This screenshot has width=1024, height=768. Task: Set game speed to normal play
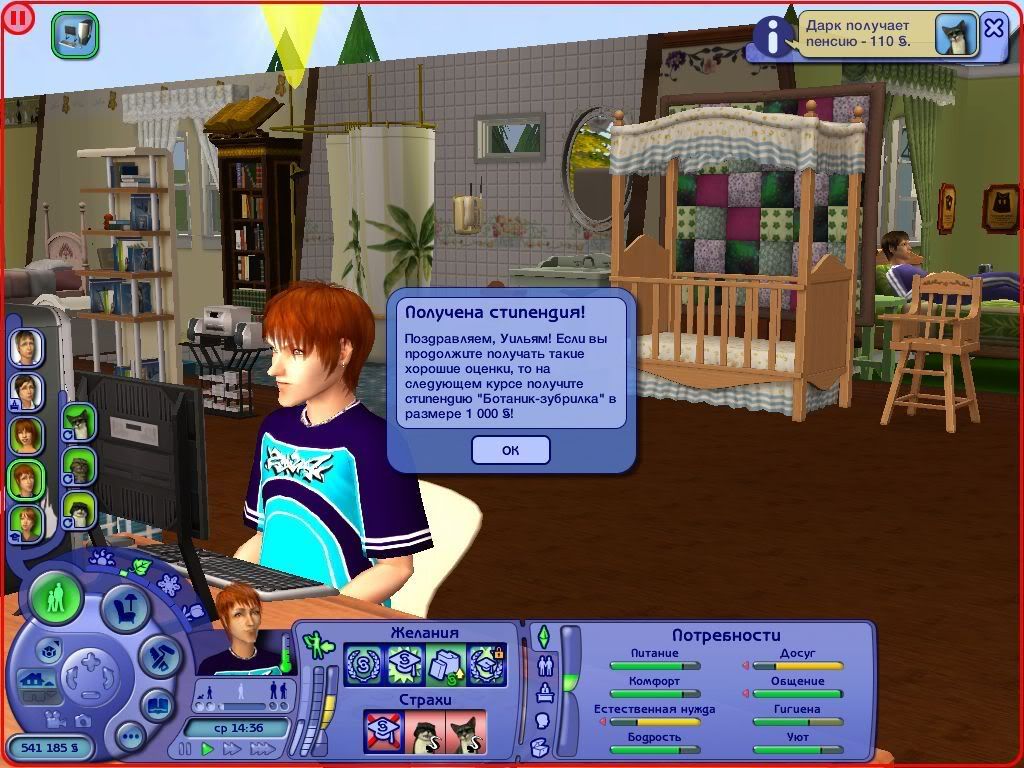207,748
